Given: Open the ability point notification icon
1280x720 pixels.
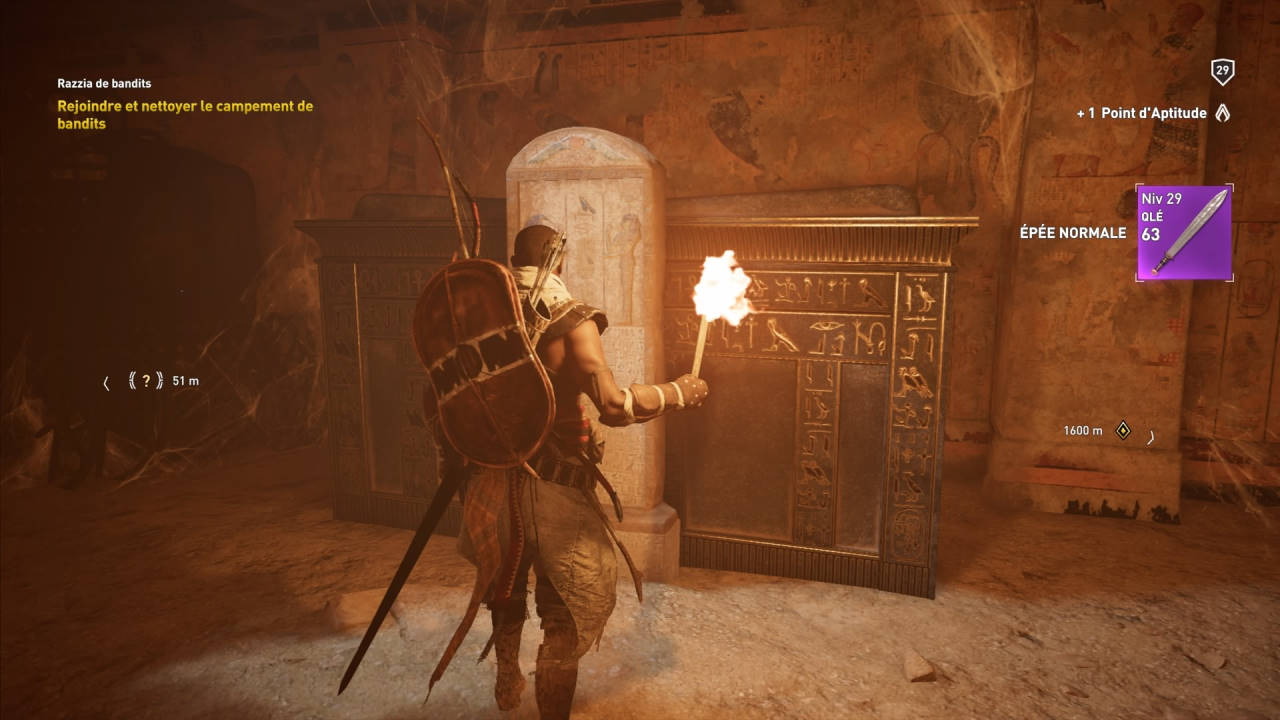Looking at the screenshot, I should 1222,113.
